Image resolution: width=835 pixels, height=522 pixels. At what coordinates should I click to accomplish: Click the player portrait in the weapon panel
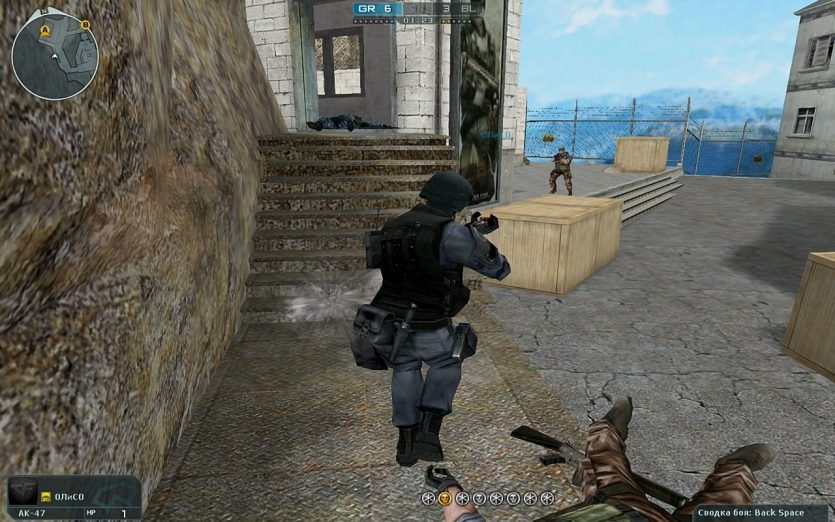pyautogui.click(x=22, y=493)
